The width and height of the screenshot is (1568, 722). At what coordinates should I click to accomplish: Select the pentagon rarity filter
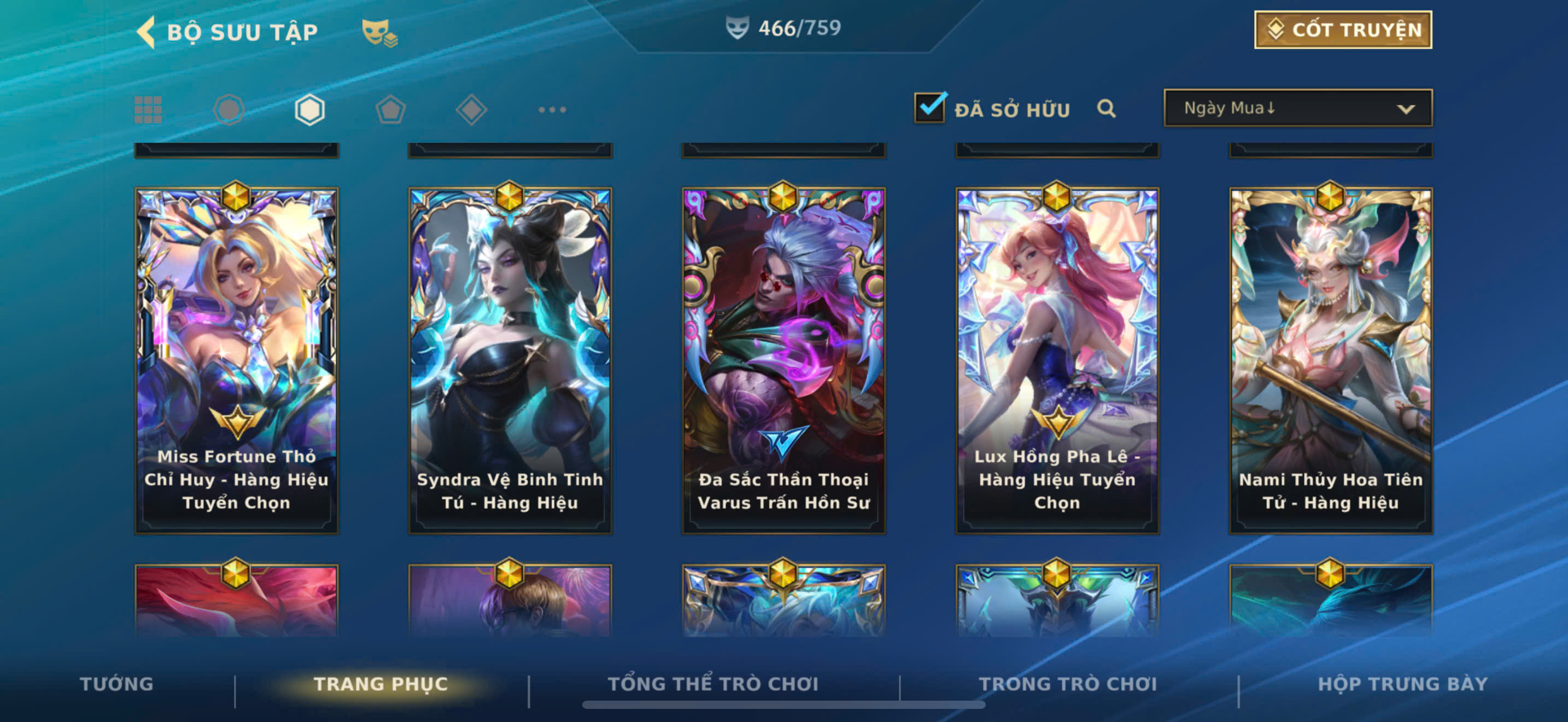click(390, 110)
